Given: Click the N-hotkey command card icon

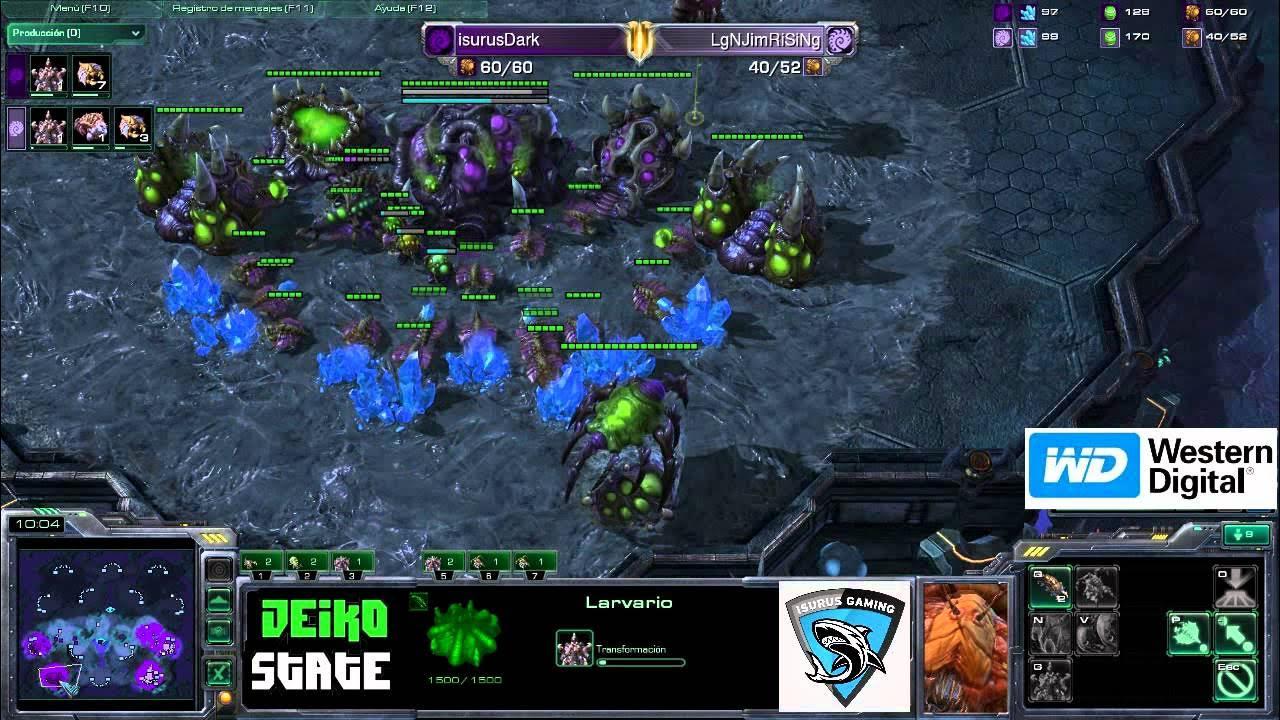Looking at the screenshot, I should 1051,632.
